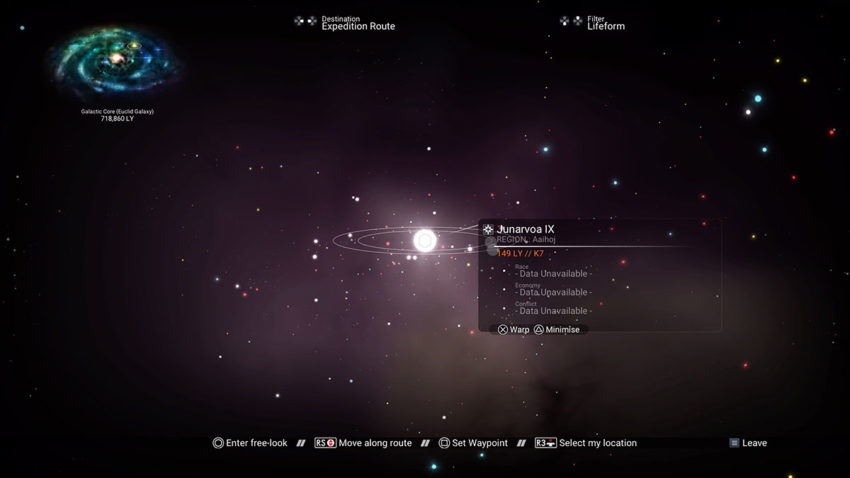The width and height of the screenshot is (850, 478).
Task: Set Waypoint on this system
Action: pyautogui.click(x=473, y=443)
